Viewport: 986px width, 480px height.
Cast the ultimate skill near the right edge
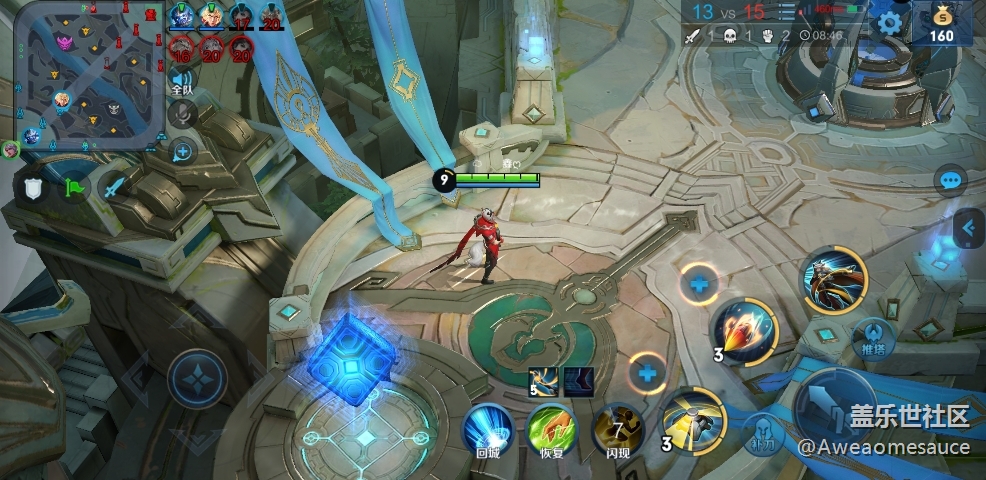coord(833,280)
